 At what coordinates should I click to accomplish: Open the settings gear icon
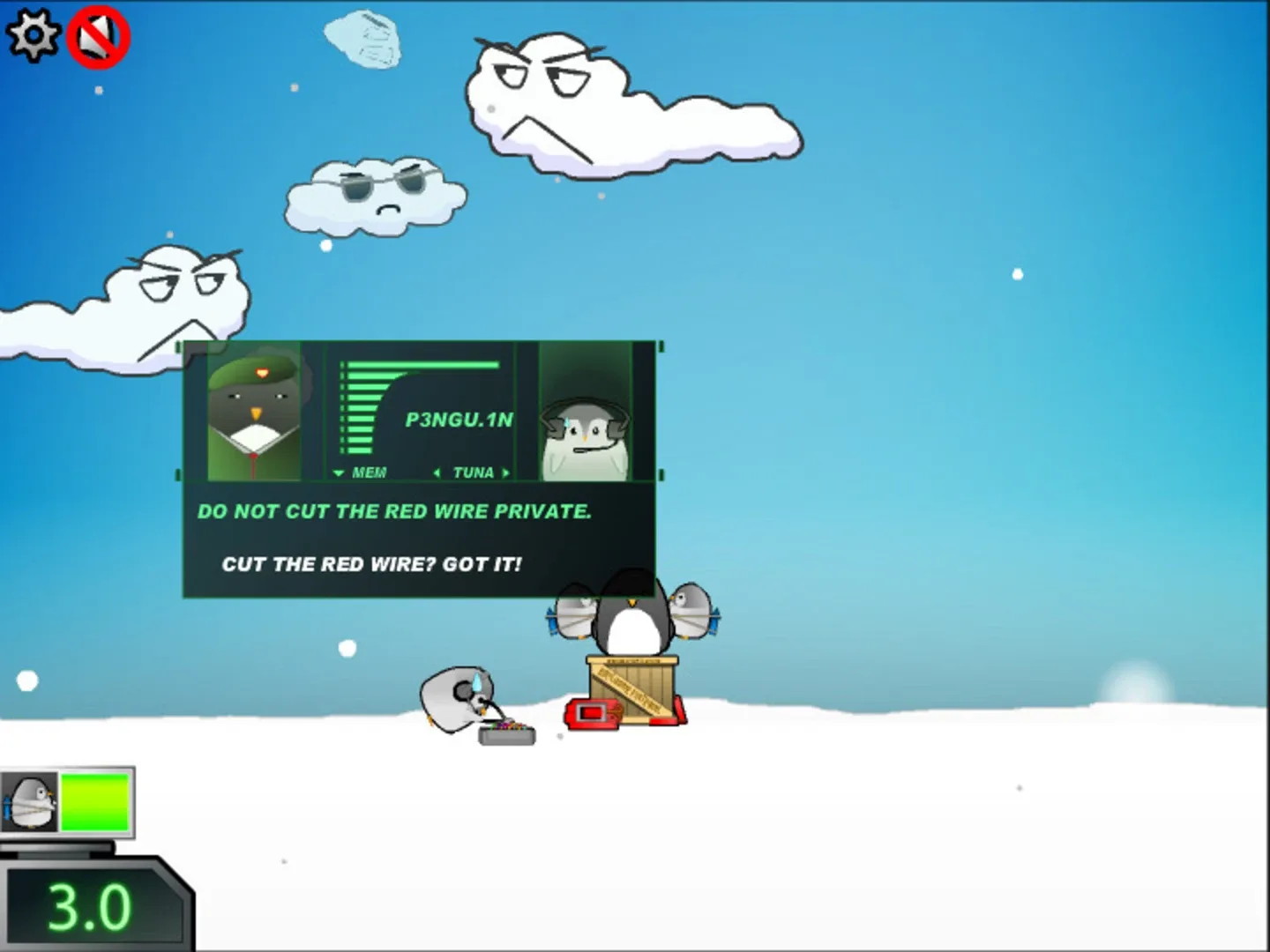click(33, 33)
